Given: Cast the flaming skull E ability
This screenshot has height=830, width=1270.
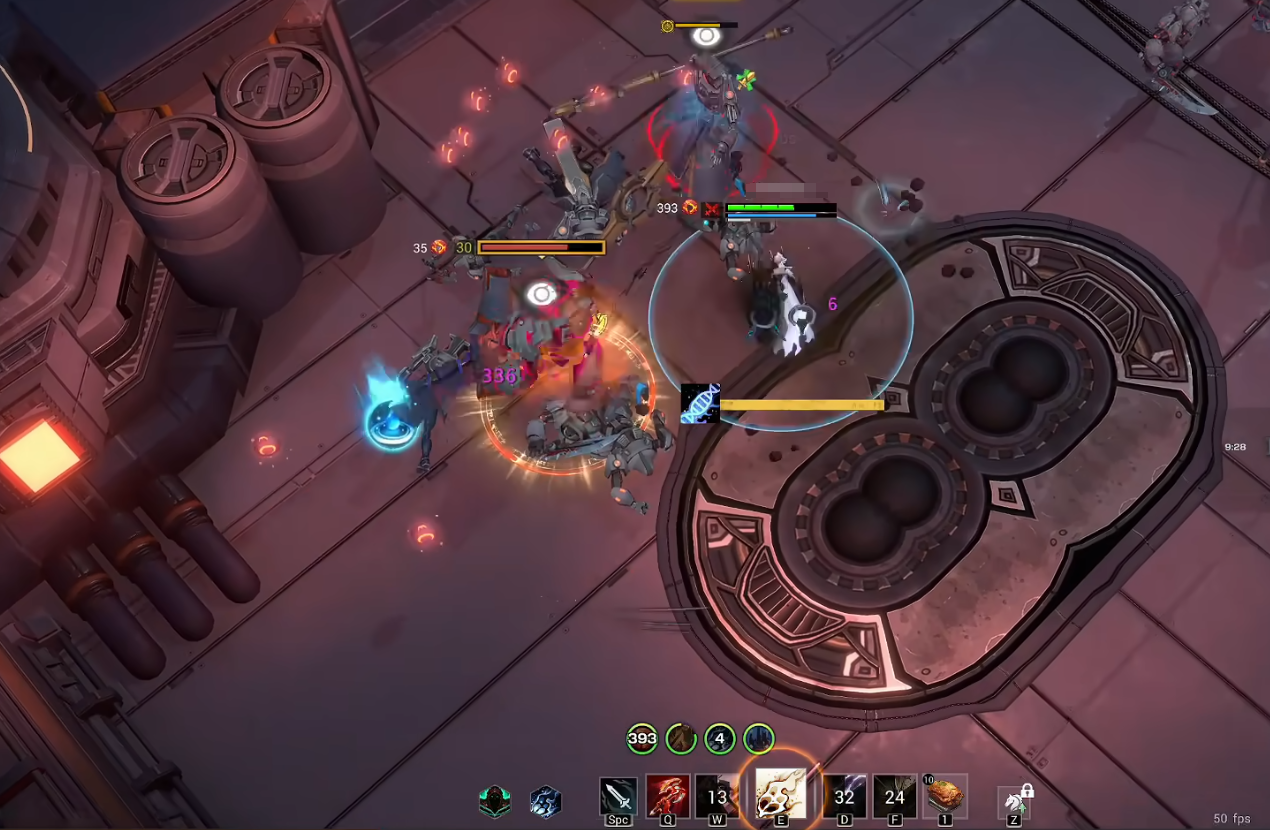Looking at the screenshot, I should point(781,794).
